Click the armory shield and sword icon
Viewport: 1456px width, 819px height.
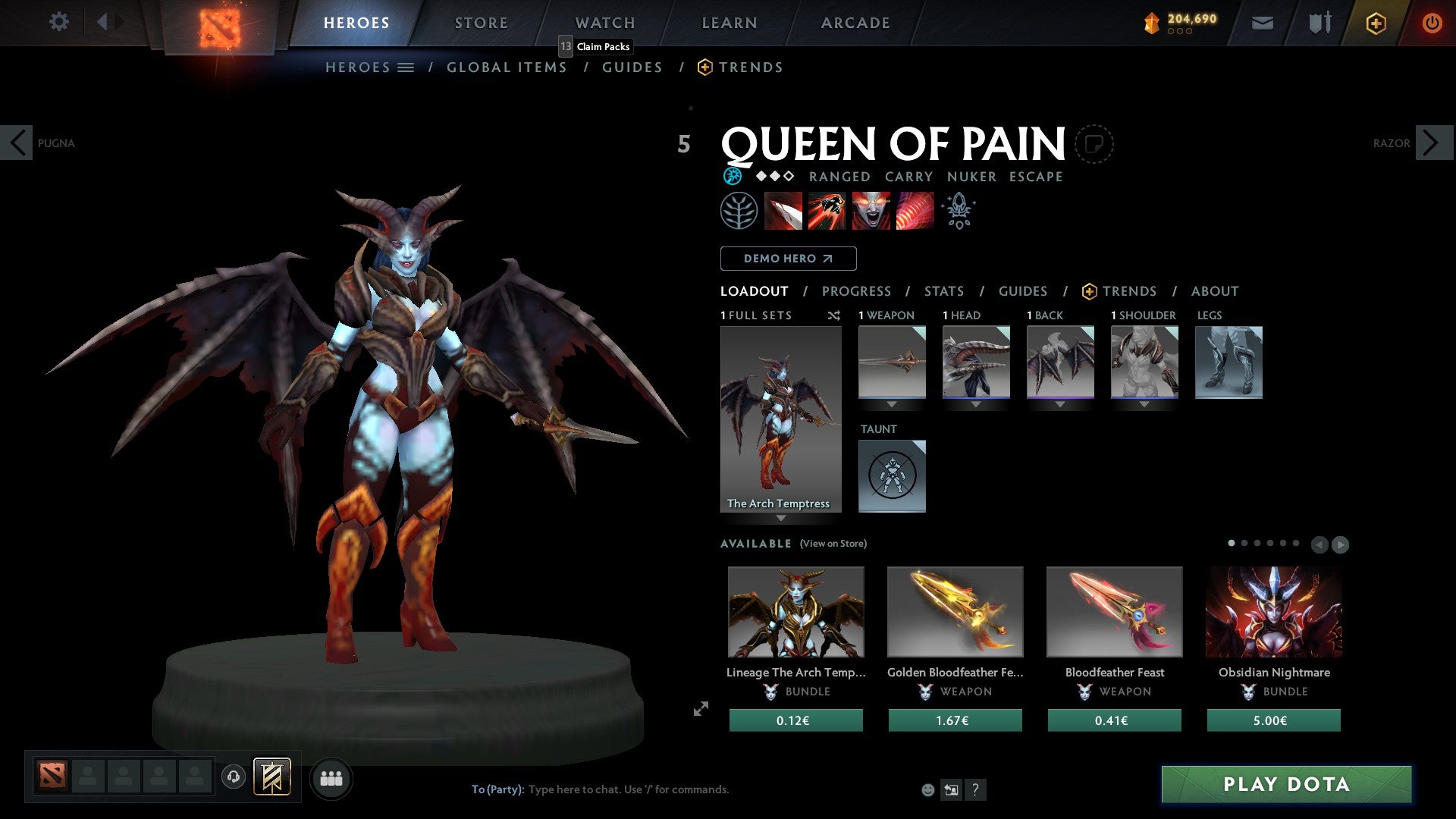tap(1319, 23)
